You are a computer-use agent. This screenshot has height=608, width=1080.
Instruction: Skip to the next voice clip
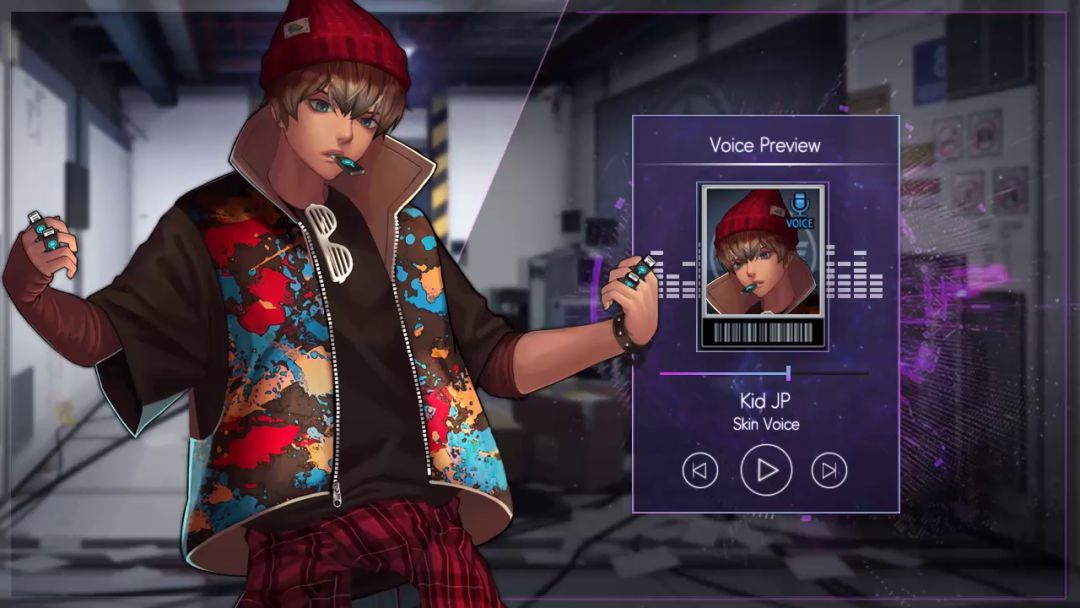[829, 470]
